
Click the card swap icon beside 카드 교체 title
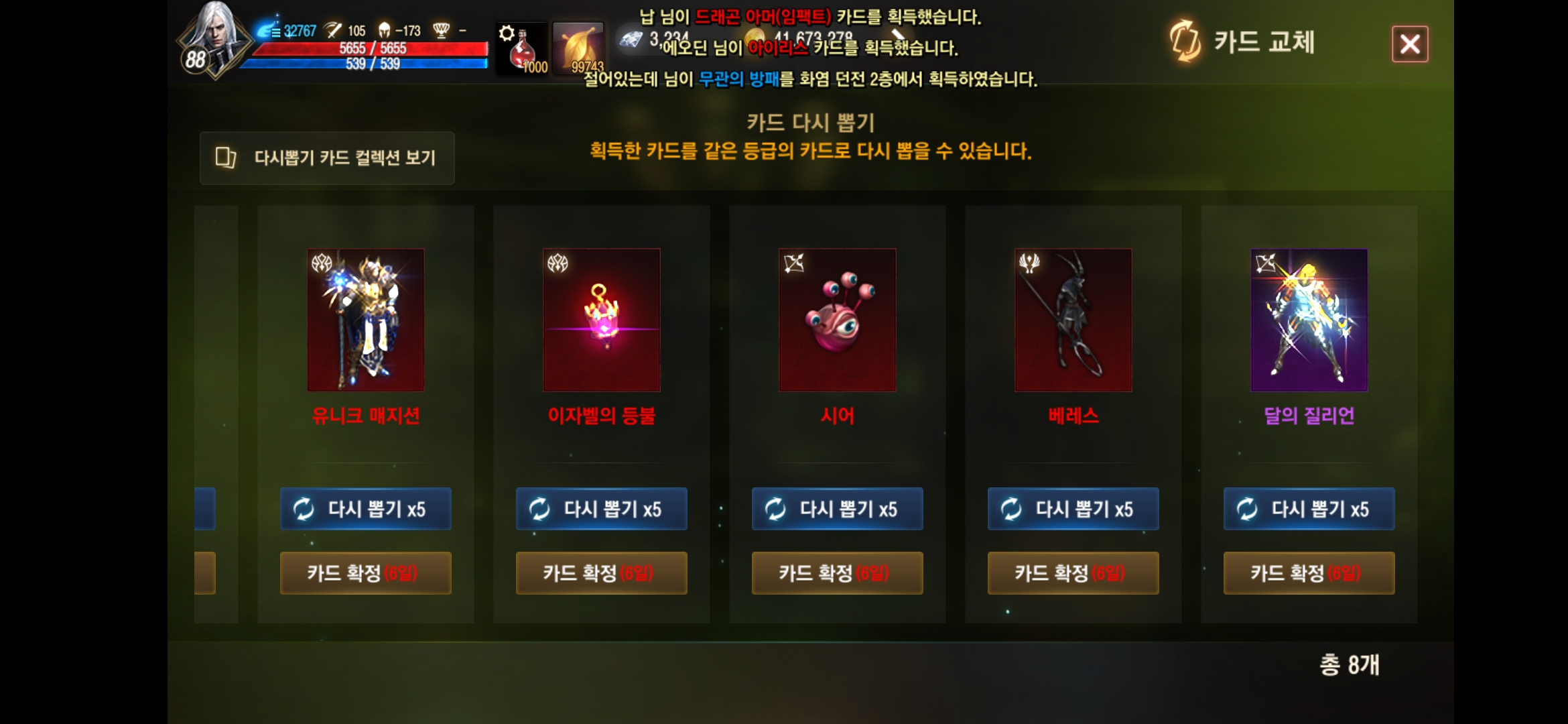(1185, 43)
